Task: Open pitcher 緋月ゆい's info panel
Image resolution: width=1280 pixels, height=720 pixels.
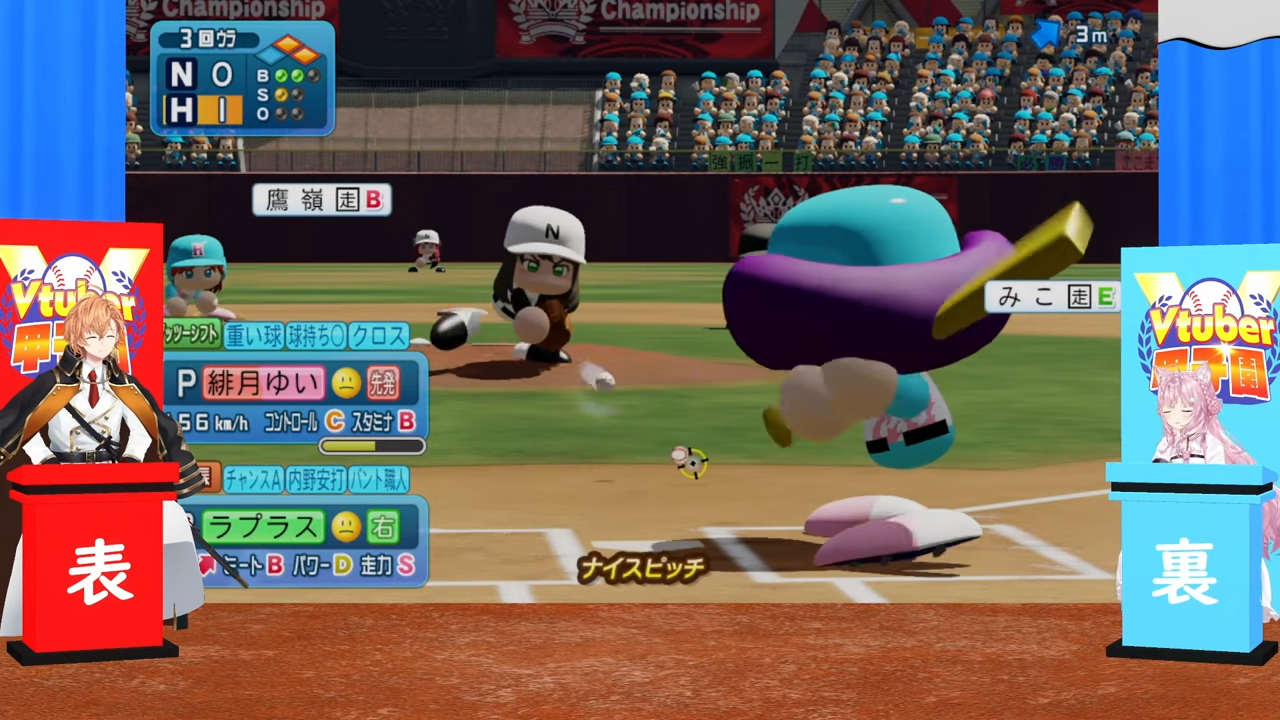Action: point(265,382)
